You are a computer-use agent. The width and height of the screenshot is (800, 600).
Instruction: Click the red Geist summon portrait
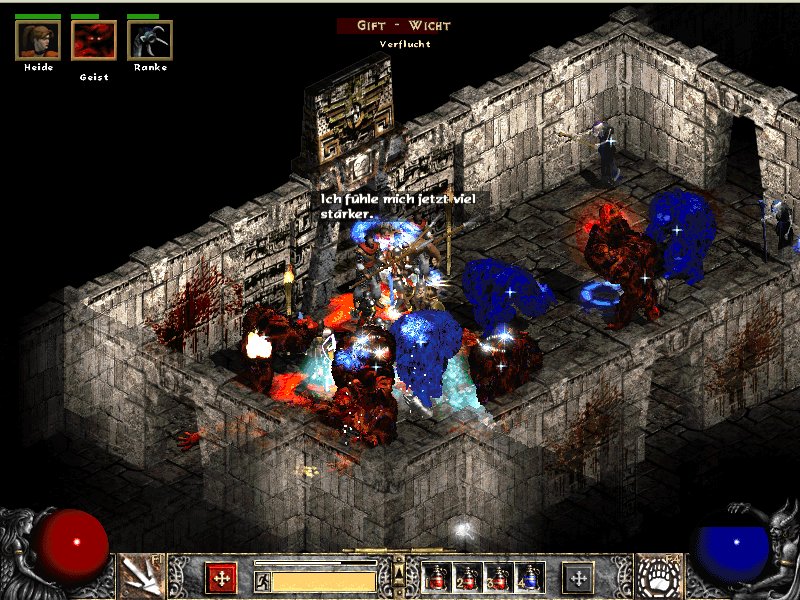click(x=94, y=40)
